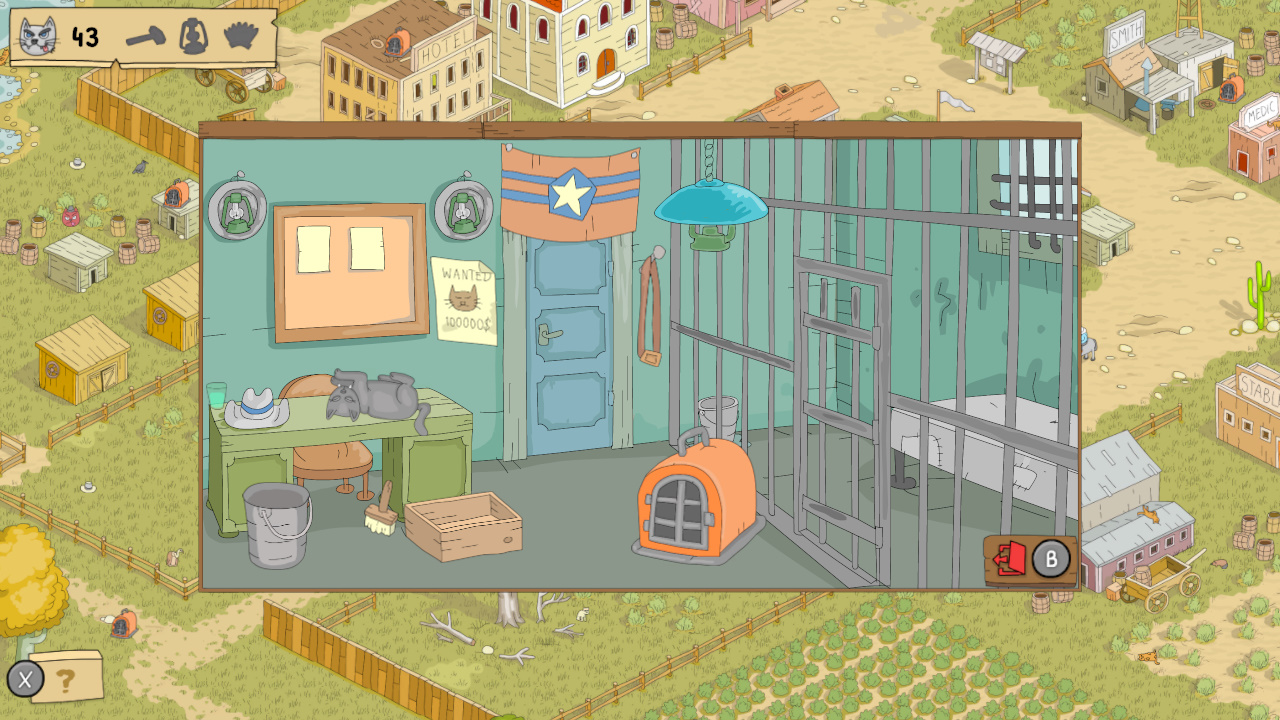Toggle the teal ceiling lamp
Screen dimensions: 1280x720
(x=710, y=205)
